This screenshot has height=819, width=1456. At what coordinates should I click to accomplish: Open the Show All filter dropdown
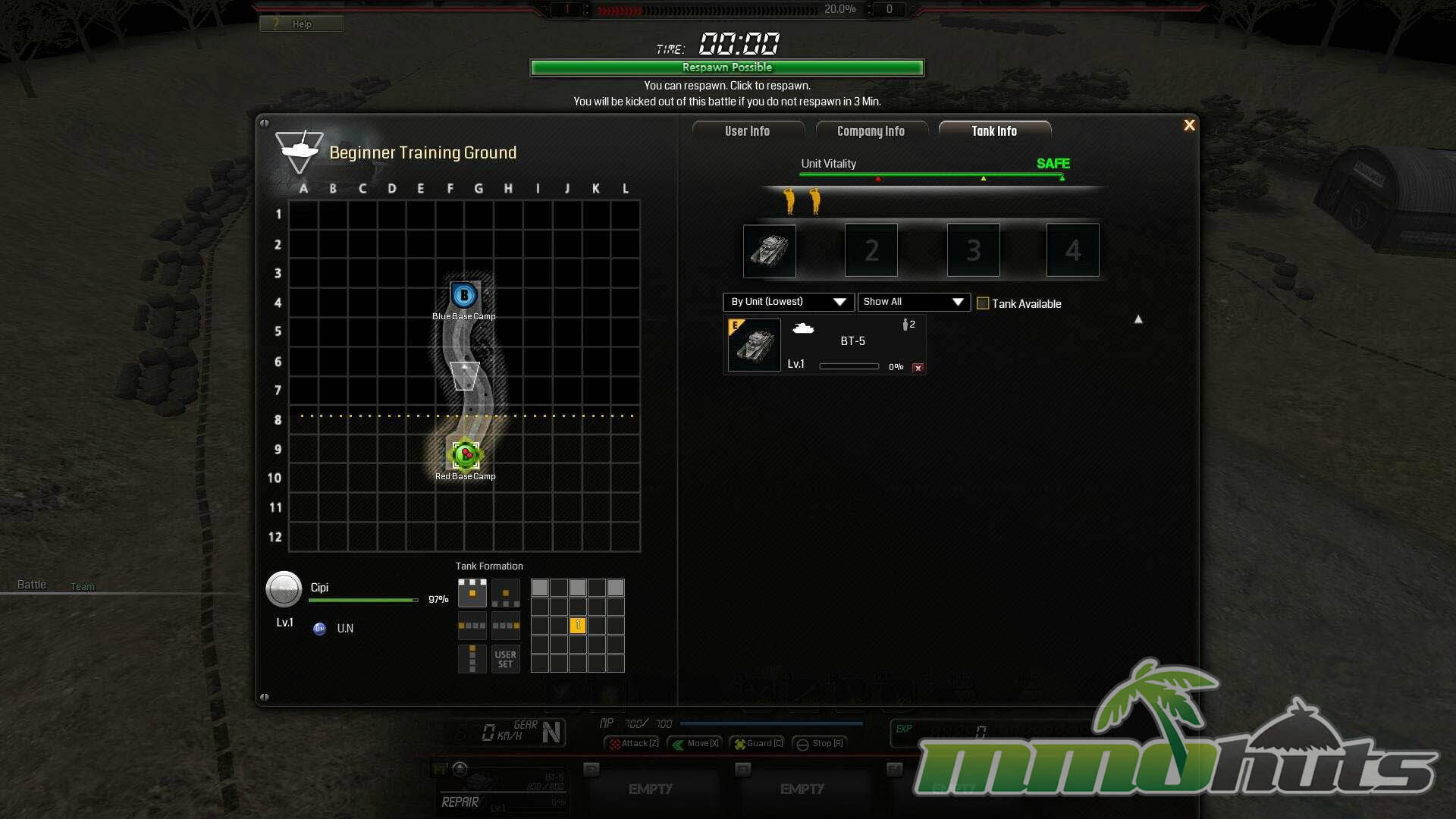pos(913,302)
